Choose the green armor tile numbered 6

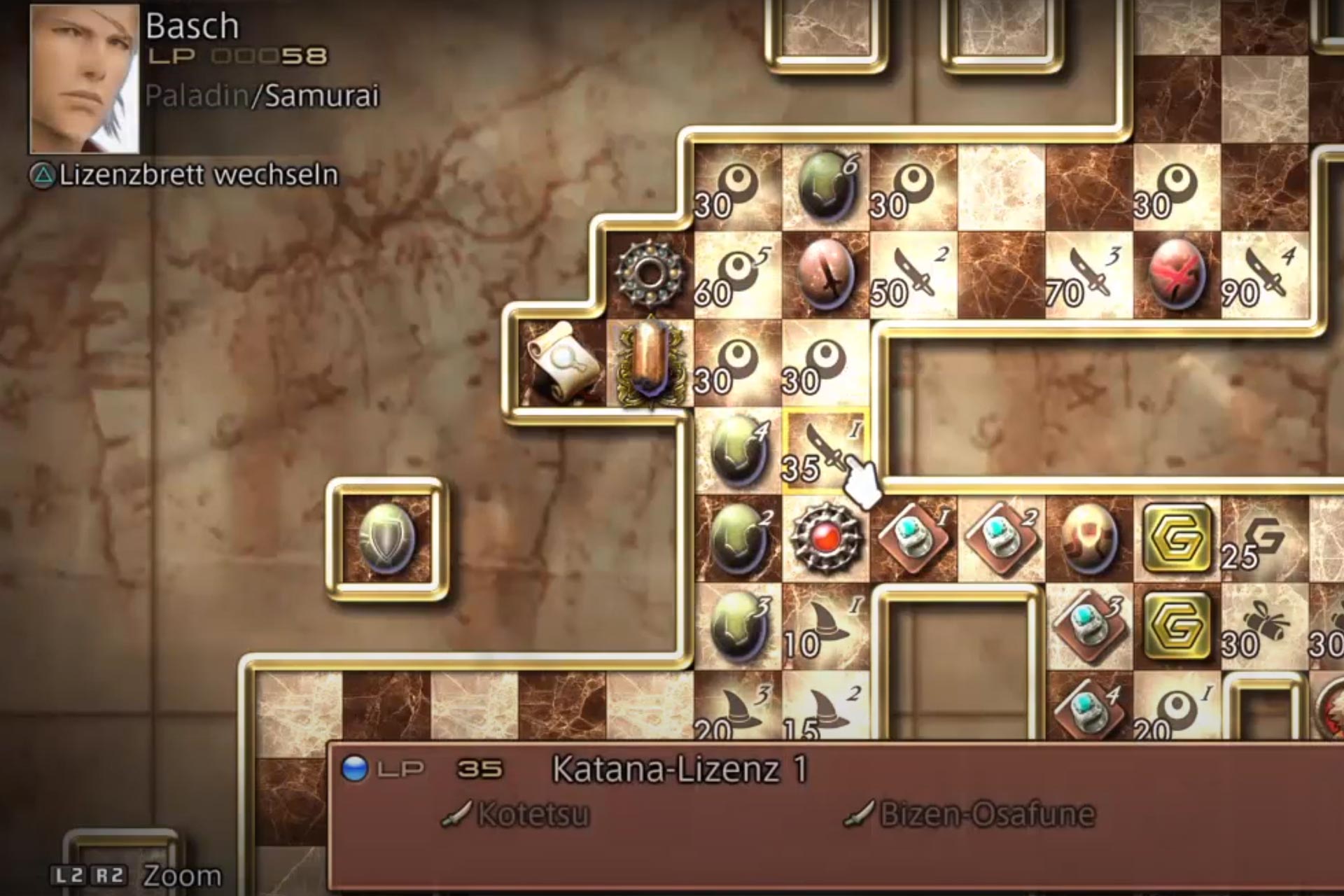click(826, 188)
